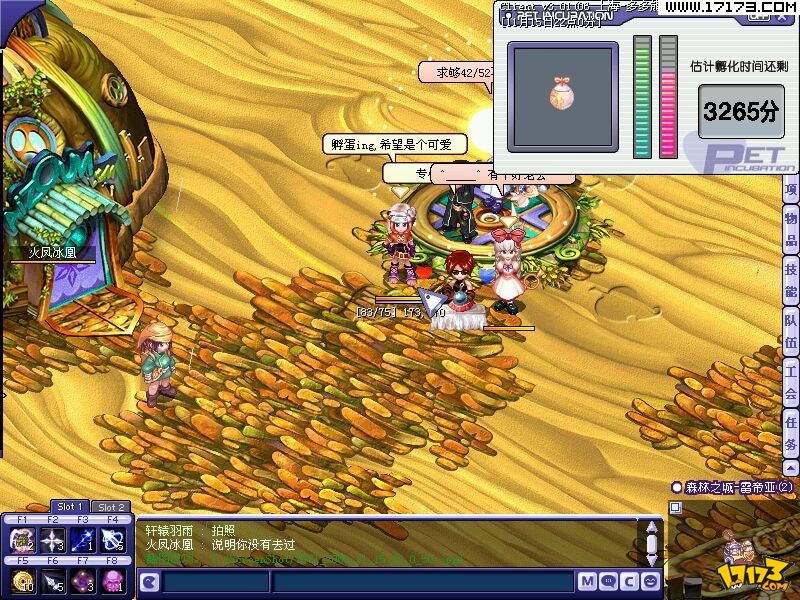Activate the F3 blue staff skill

pos(83,541)
